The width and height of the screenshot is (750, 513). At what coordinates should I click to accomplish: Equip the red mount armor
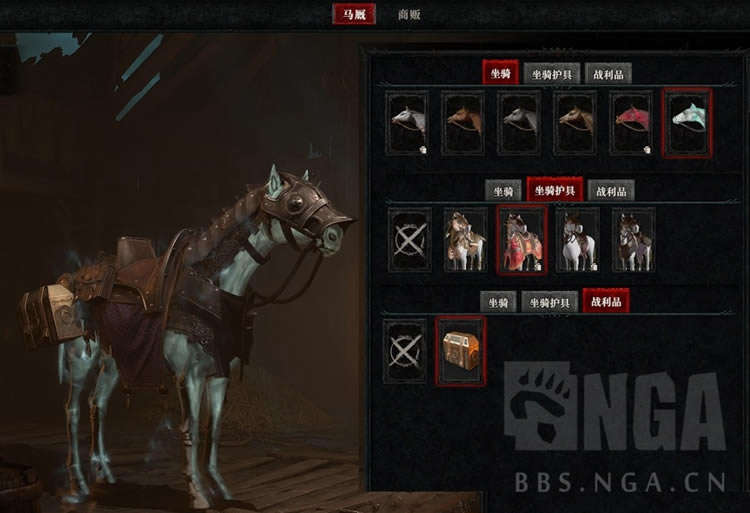coord(521,240)
